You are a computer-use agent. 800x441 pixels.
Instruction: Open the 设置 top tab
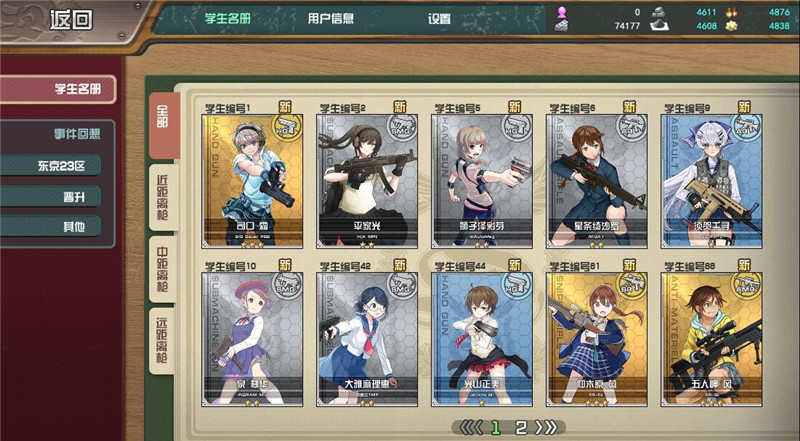(x=440, y=18)
